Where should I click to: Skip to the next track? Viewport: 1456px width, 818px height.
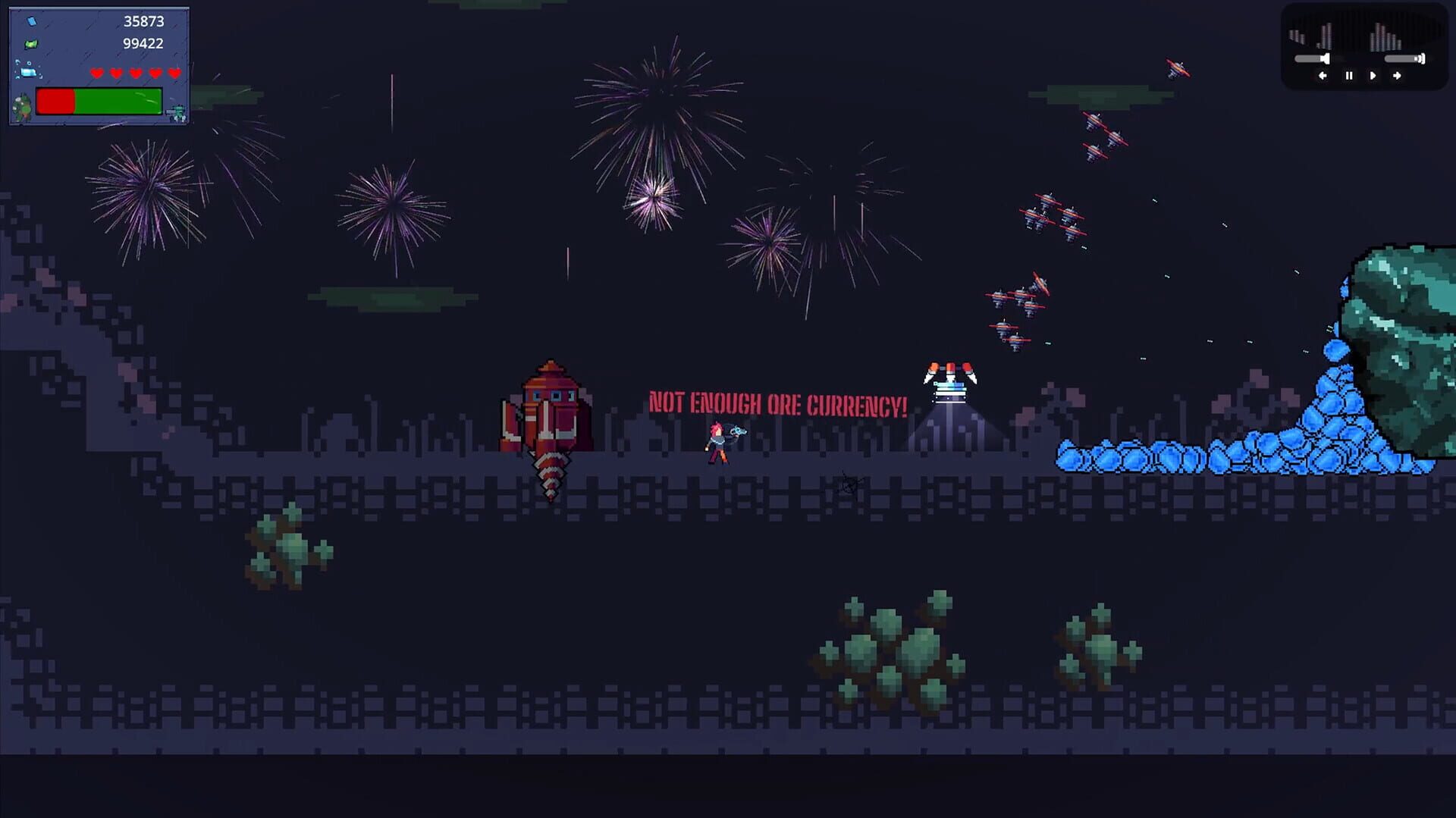pyautogui.click(x=1396, y=76)
